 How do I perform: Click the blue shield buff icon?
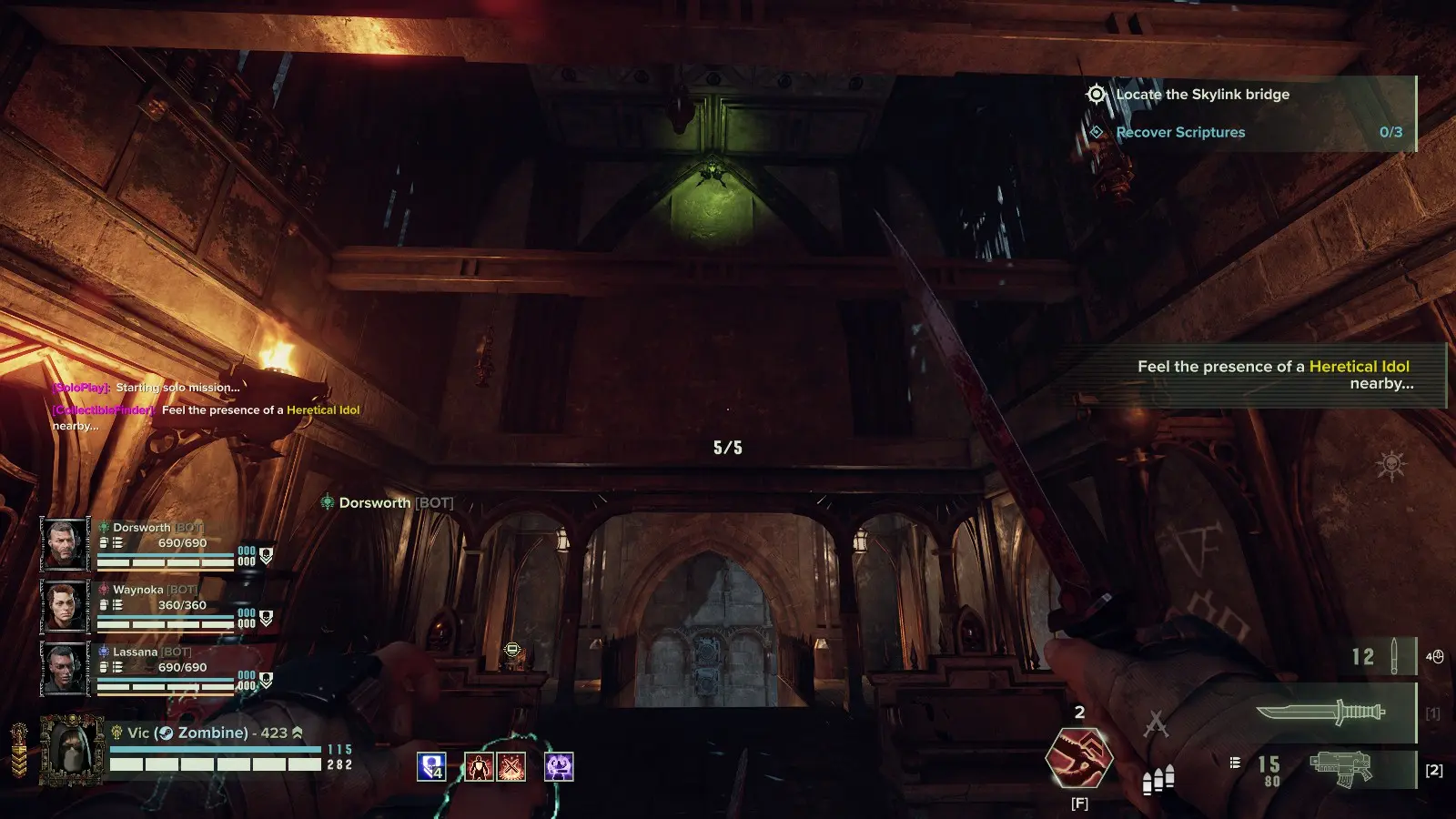431,767
